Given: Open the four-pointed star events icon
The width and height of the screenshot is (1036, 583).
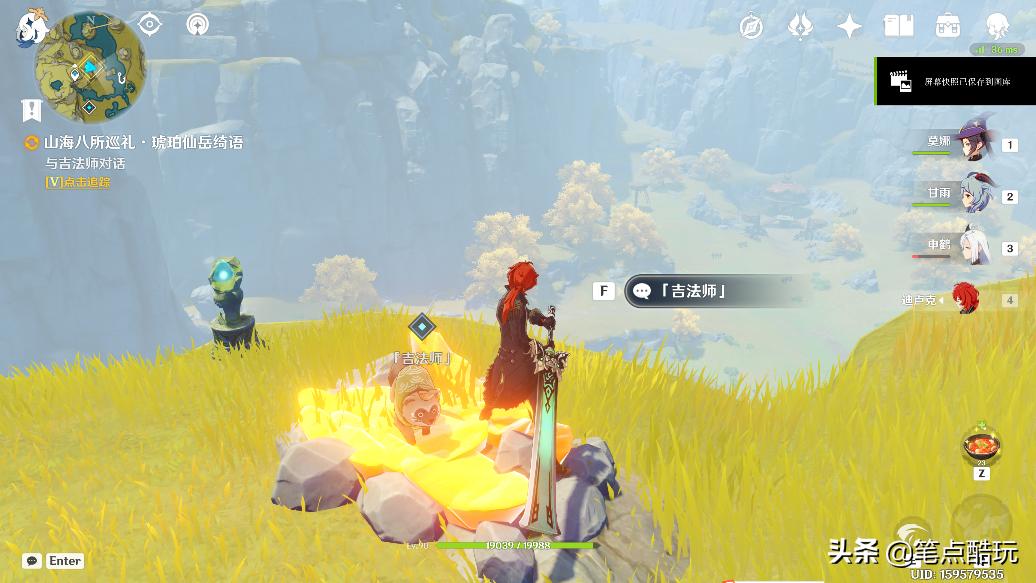Looking at the screenshot, I should click(849, 27).
